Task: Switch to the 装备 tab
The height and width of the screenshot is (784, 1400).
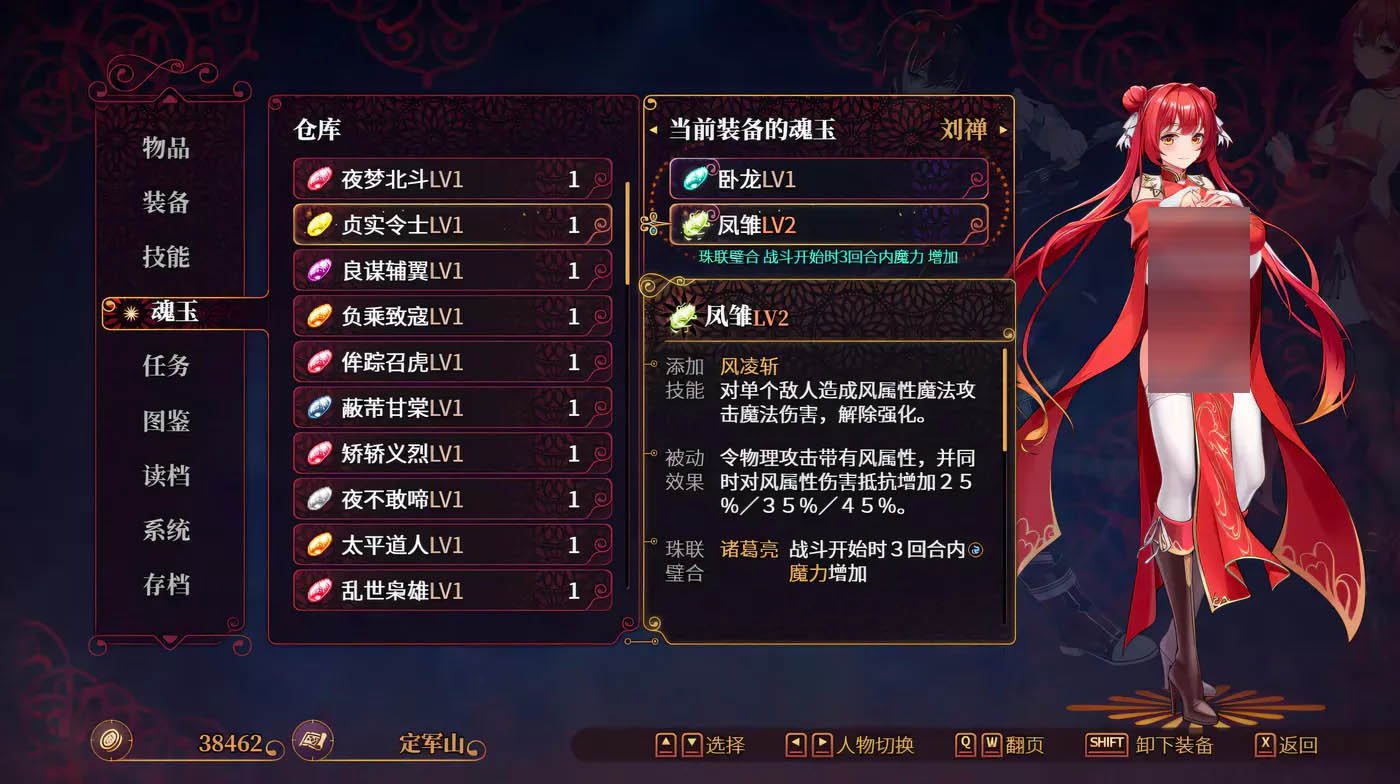Action: point(167,202)
